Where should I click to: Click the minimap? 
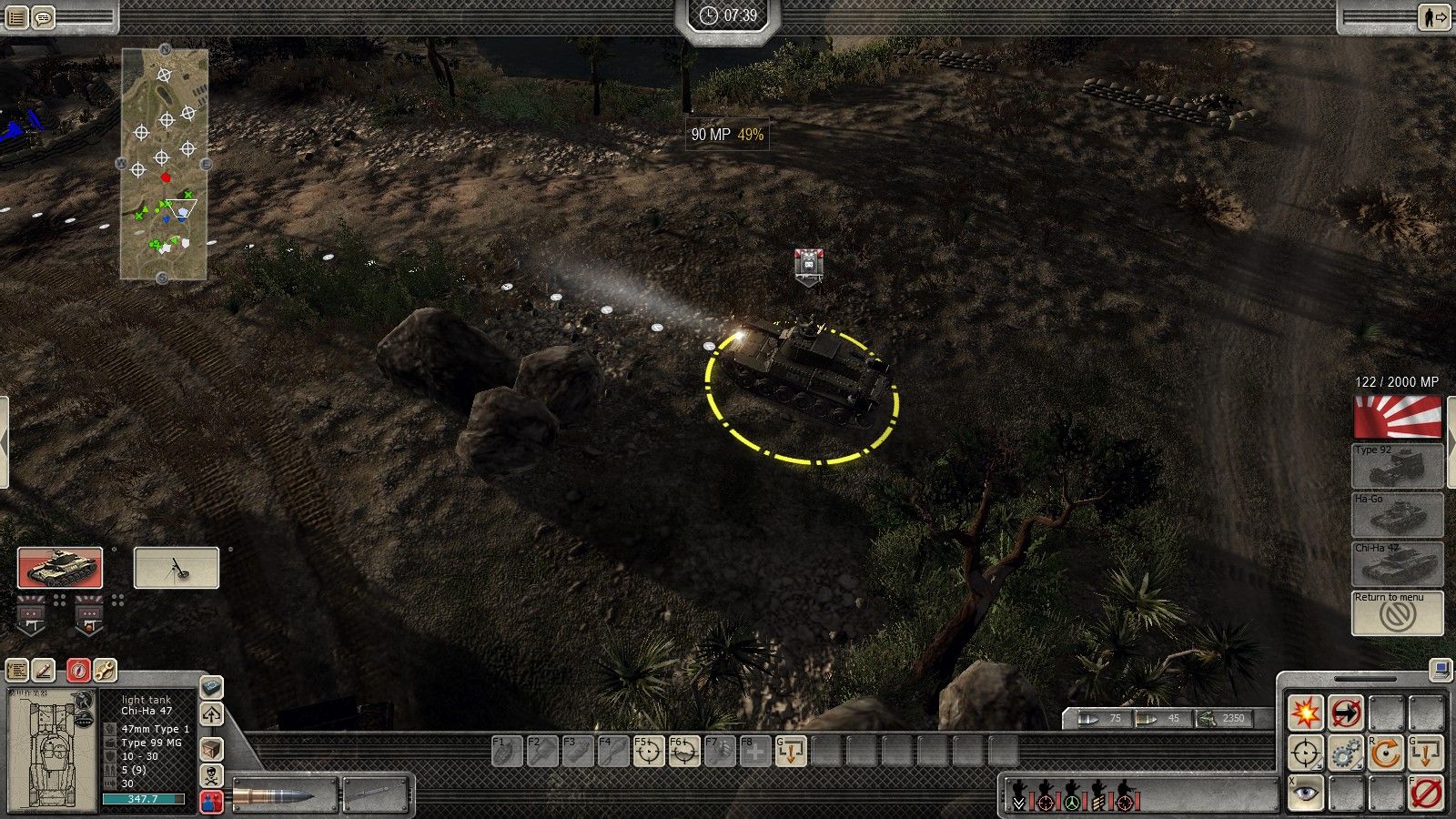pyautogui.click(x=164, y=164)
